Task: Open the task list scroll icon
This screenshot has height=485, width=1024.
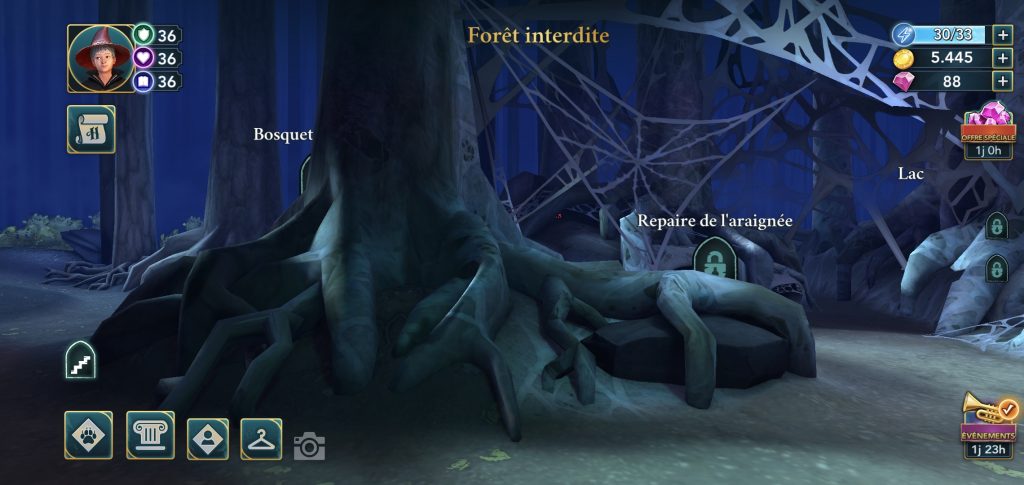Action: coord(91,129)
